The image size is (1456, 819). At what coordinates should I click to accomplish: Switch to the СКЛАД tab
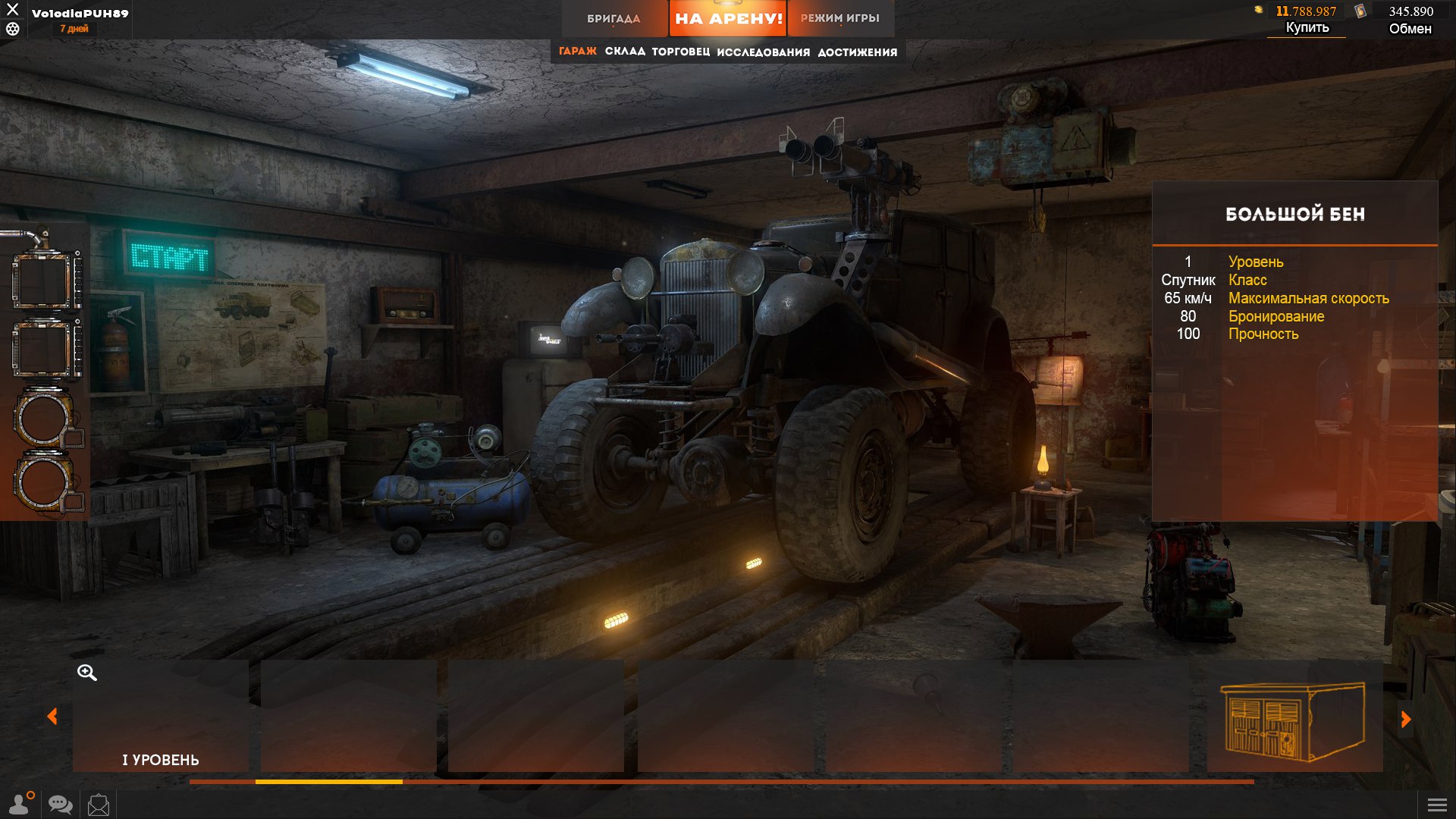[625, 52]
